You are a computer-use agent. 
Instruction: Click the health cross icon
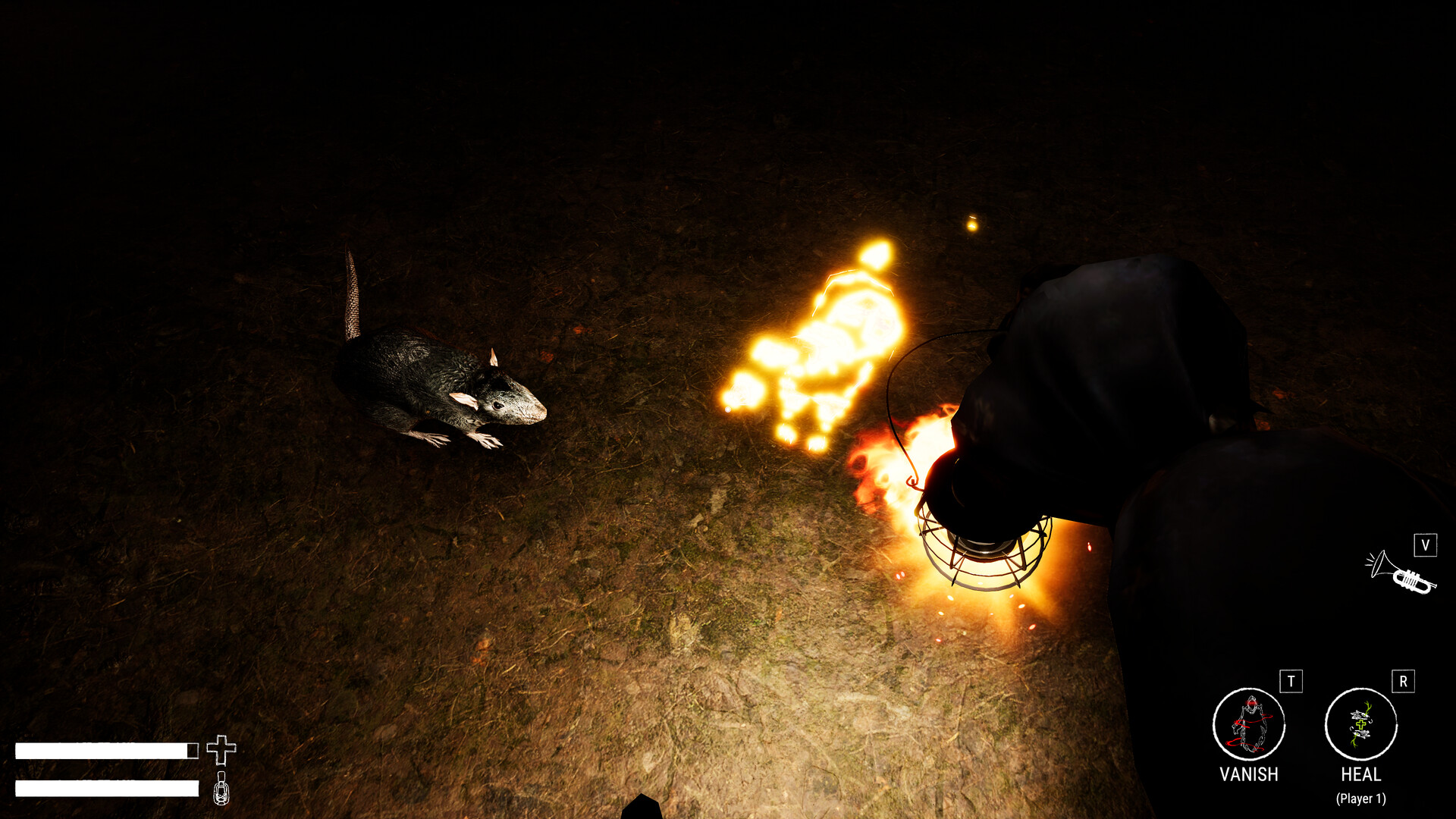pyautogui.click(x=221, y=751)
